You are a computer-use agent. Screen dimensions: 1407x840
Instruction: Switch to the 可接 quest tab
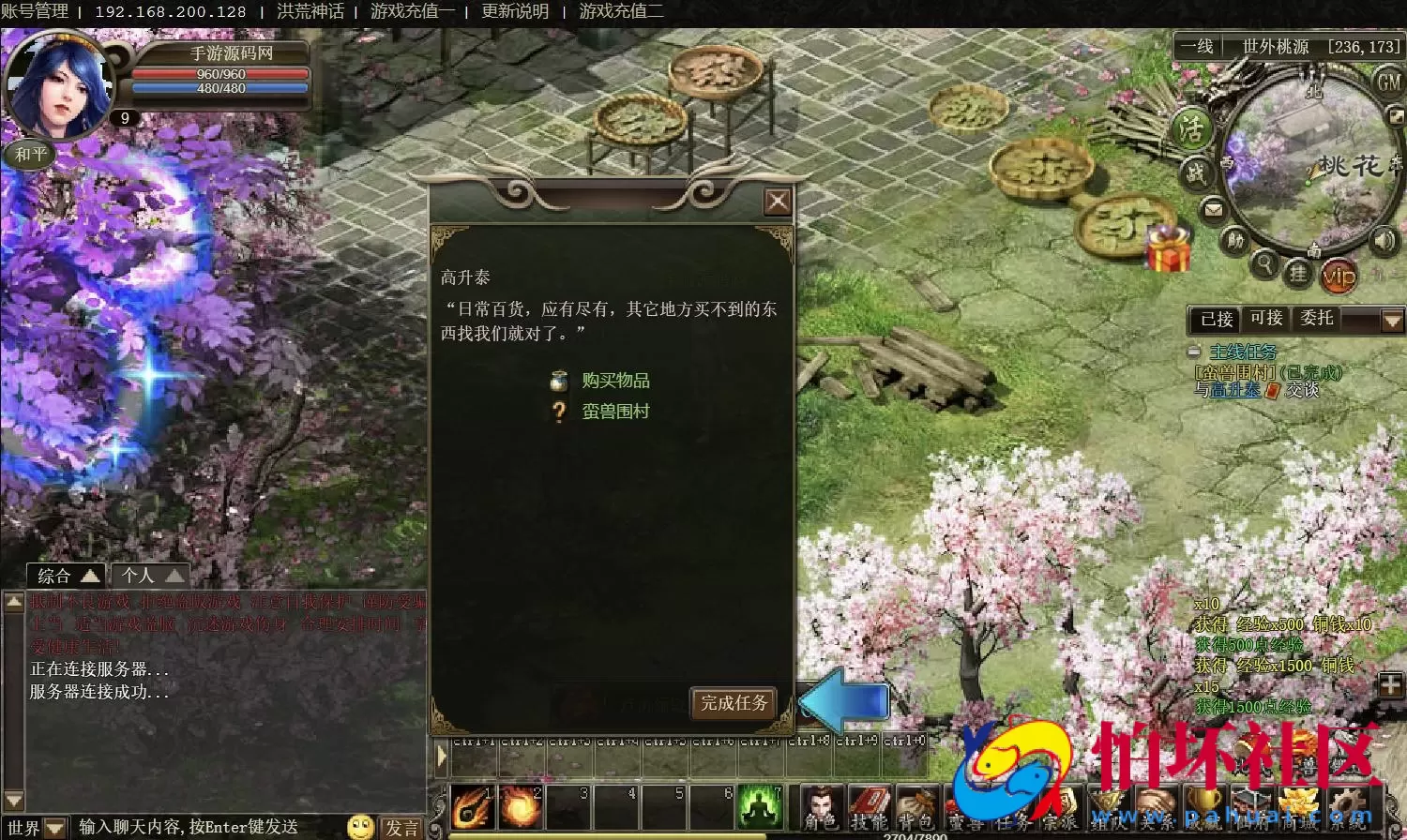tap(1266, 319)
